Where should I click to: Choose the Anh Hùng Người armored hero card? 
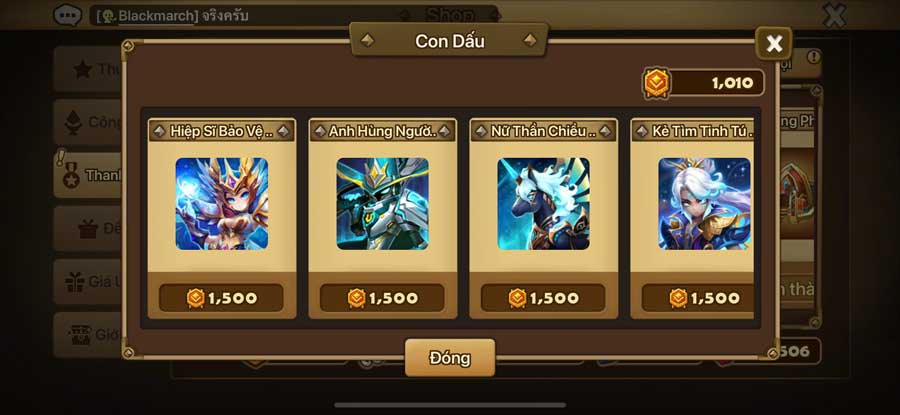point(382,203)
